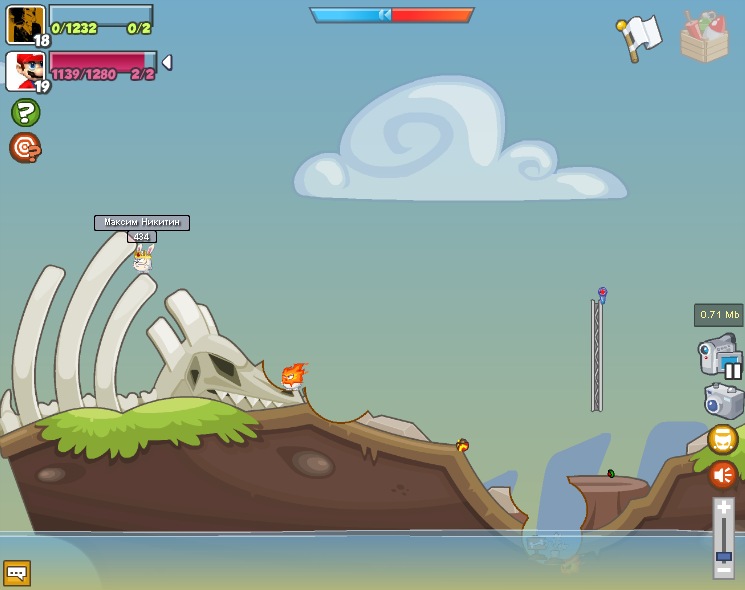Click the orange target hint button
745x590 pixels.
pos(25,148)
